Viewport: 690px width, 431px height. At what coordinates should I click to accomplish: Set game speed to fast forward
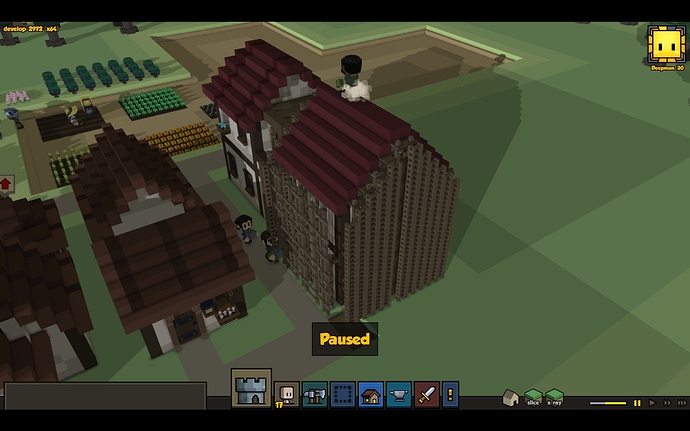[x=669, y=403]
